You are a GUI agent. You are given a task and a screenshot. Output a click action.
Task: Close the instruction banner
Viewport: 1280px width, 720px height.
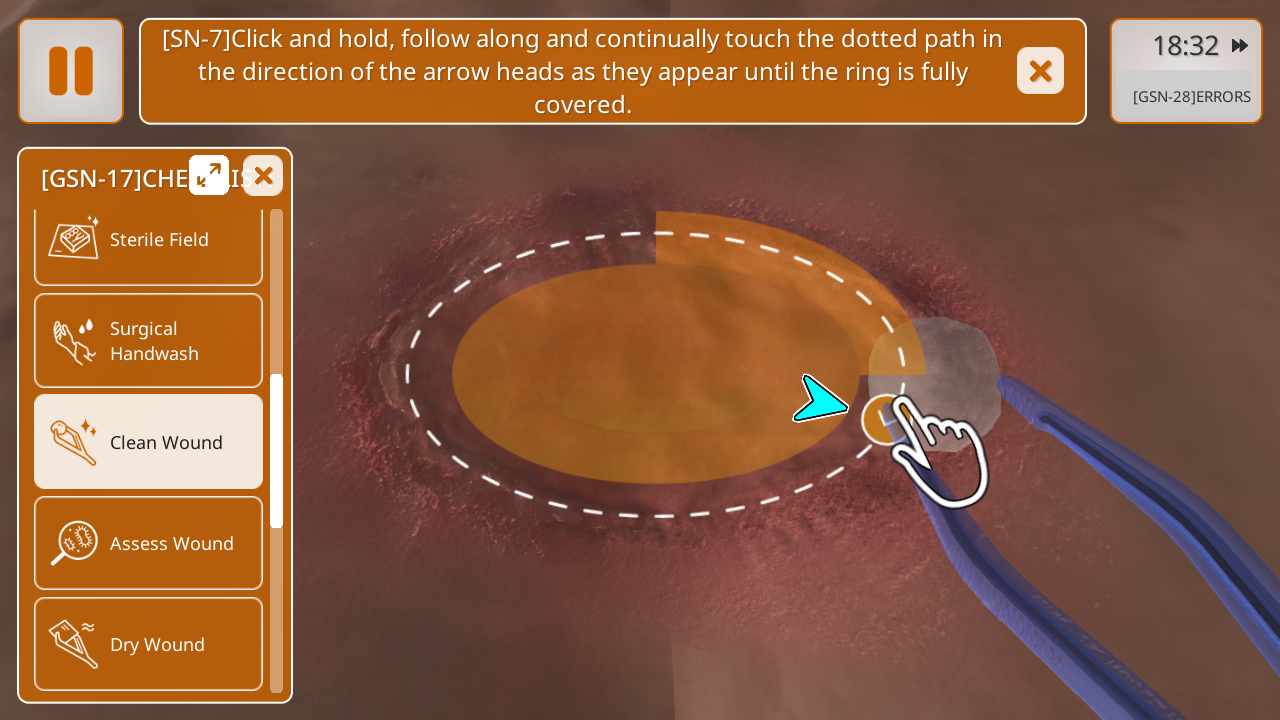[1040, 71]
